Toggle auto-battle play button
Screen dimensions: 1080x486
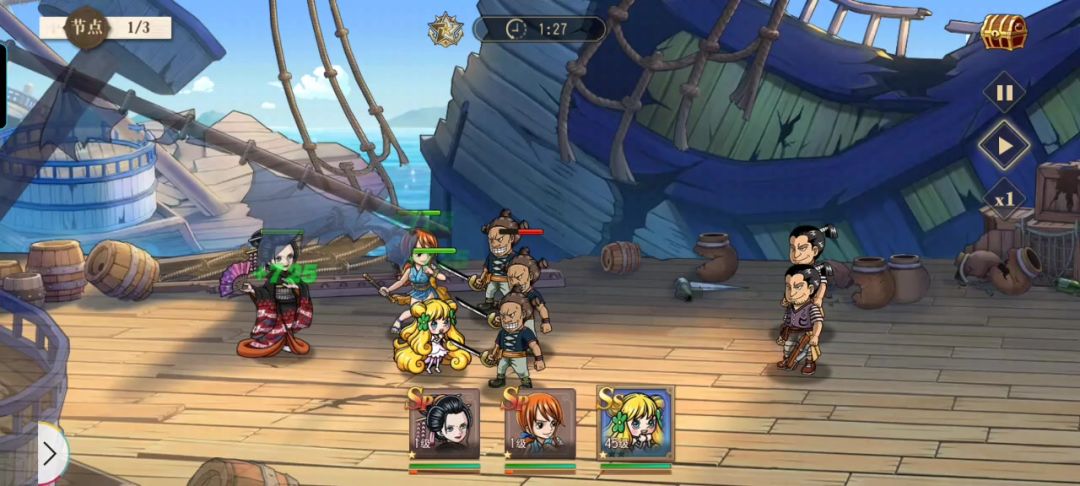[x=1004, y=146]
